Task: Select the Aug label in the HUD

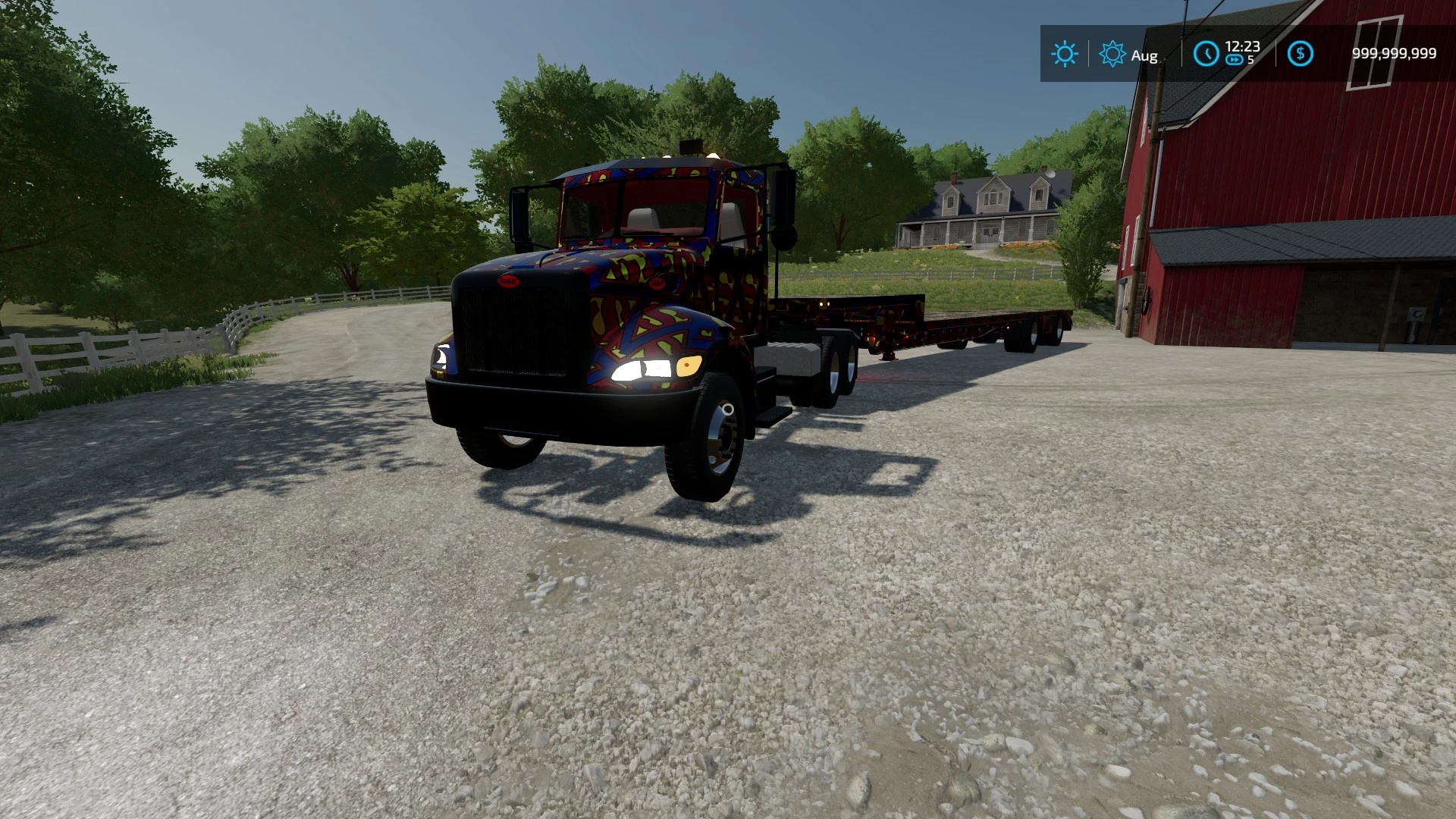Action: (x=1144, y=55)
